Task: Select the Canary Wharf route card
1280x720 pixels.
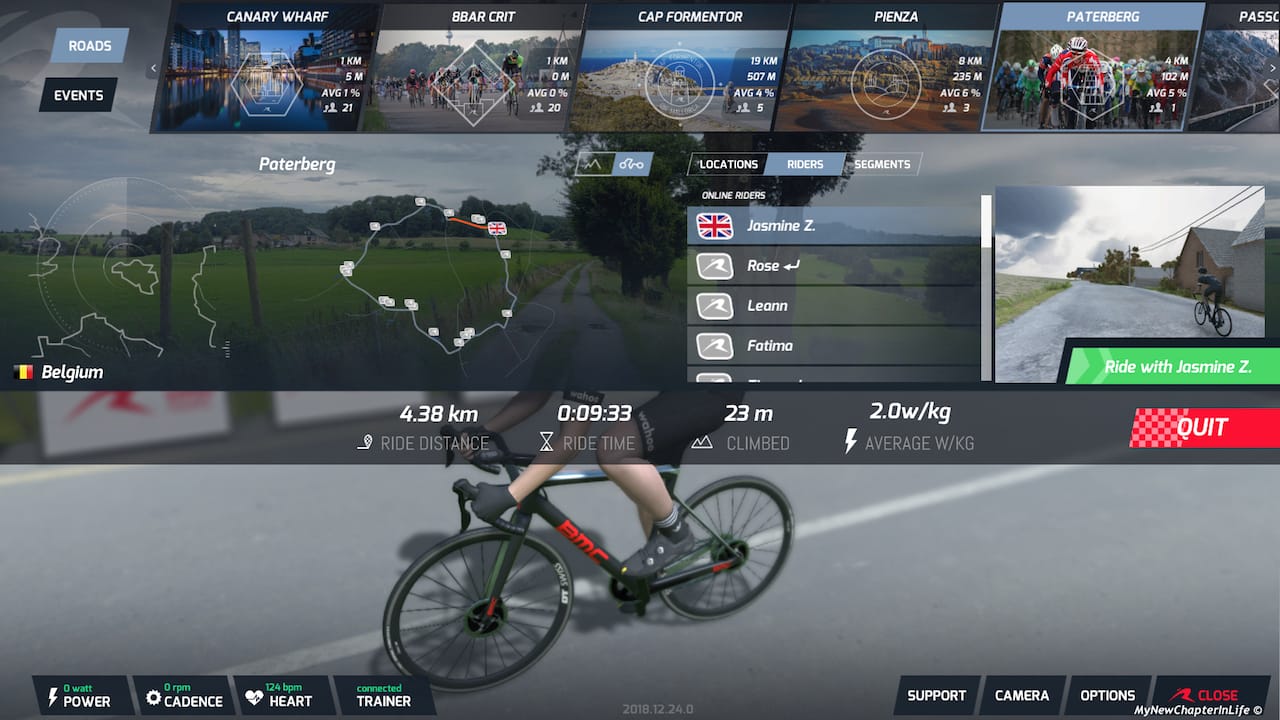Action: tap(265, 70)
